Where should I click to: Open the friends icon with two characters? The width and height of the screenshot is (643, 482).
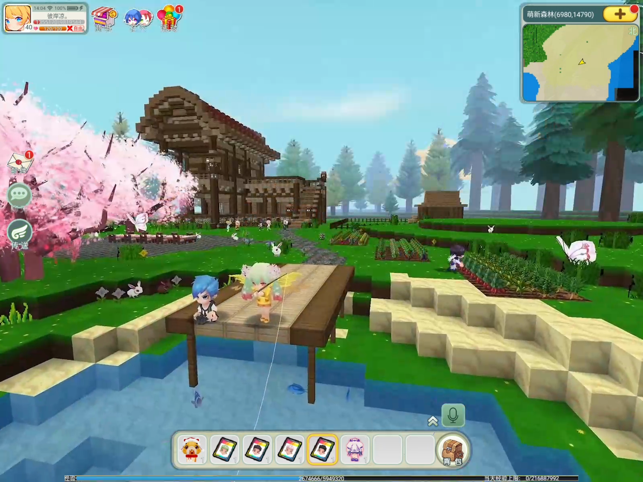click(x=137, y=18)
